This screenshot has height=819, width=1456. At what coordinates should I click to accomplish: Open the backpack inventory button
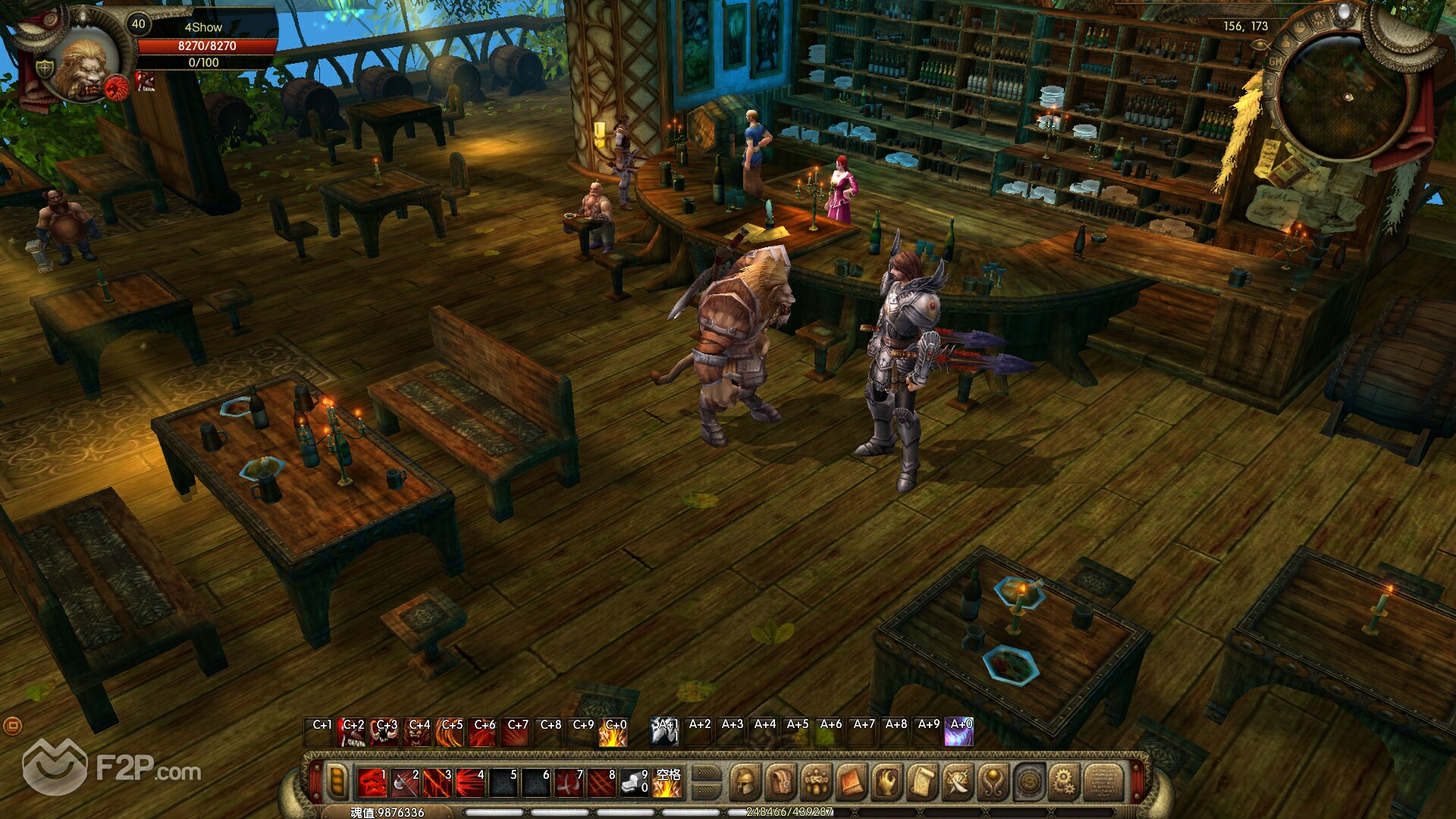(780, 781)
